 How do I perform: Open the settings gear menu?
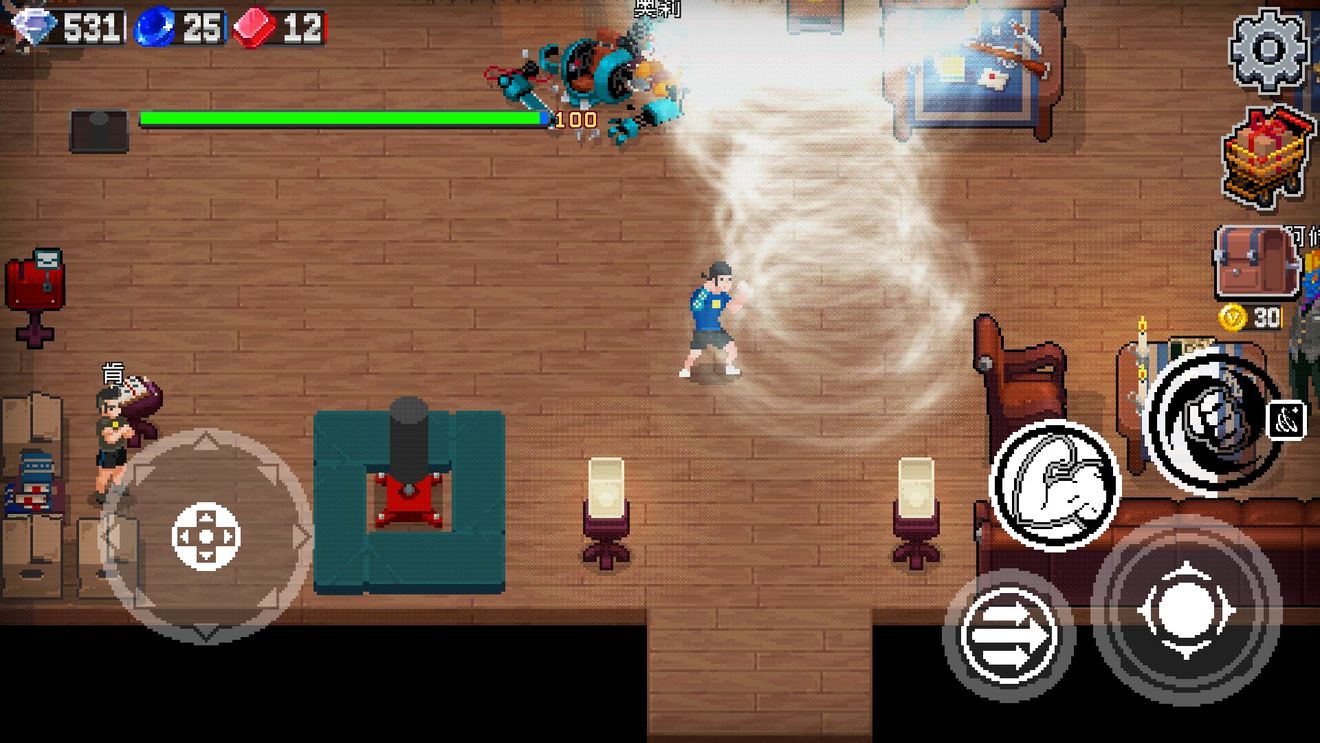[x=1268, y=50]
